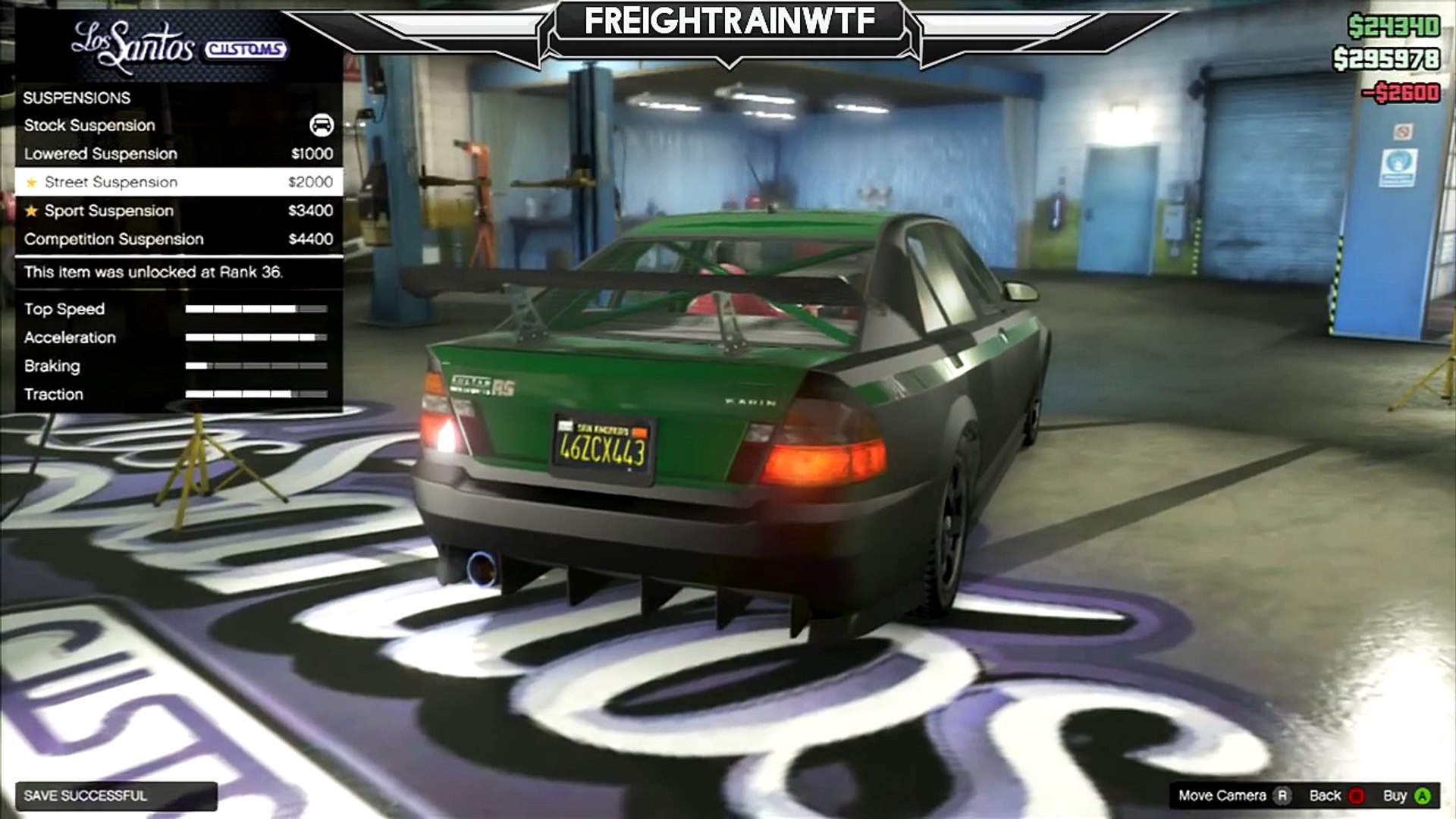Screen dimensions: 1456x819
Task: Choose Competition Suspension for $4400
Action: [178, 240]
